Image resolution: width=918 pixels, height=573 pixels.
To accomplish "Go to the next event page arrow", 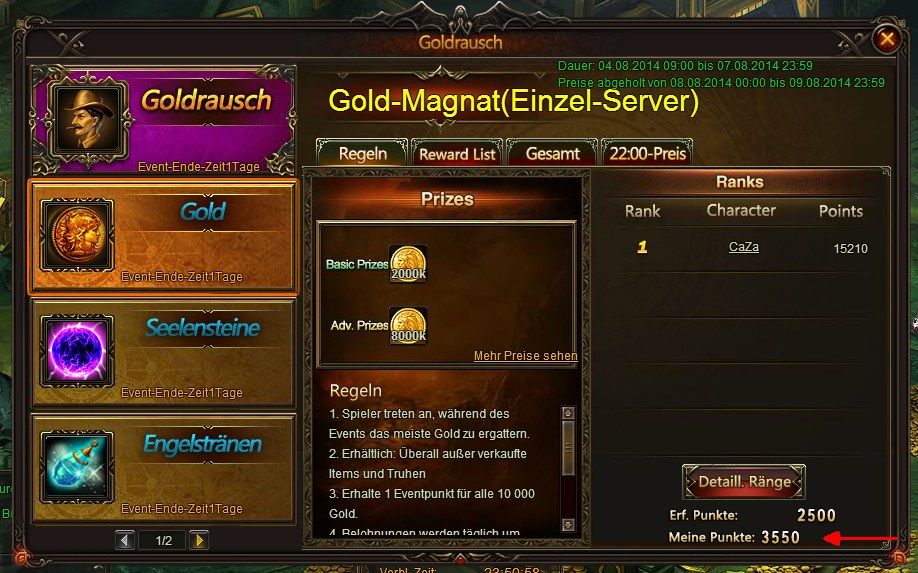I will [199, 540].
